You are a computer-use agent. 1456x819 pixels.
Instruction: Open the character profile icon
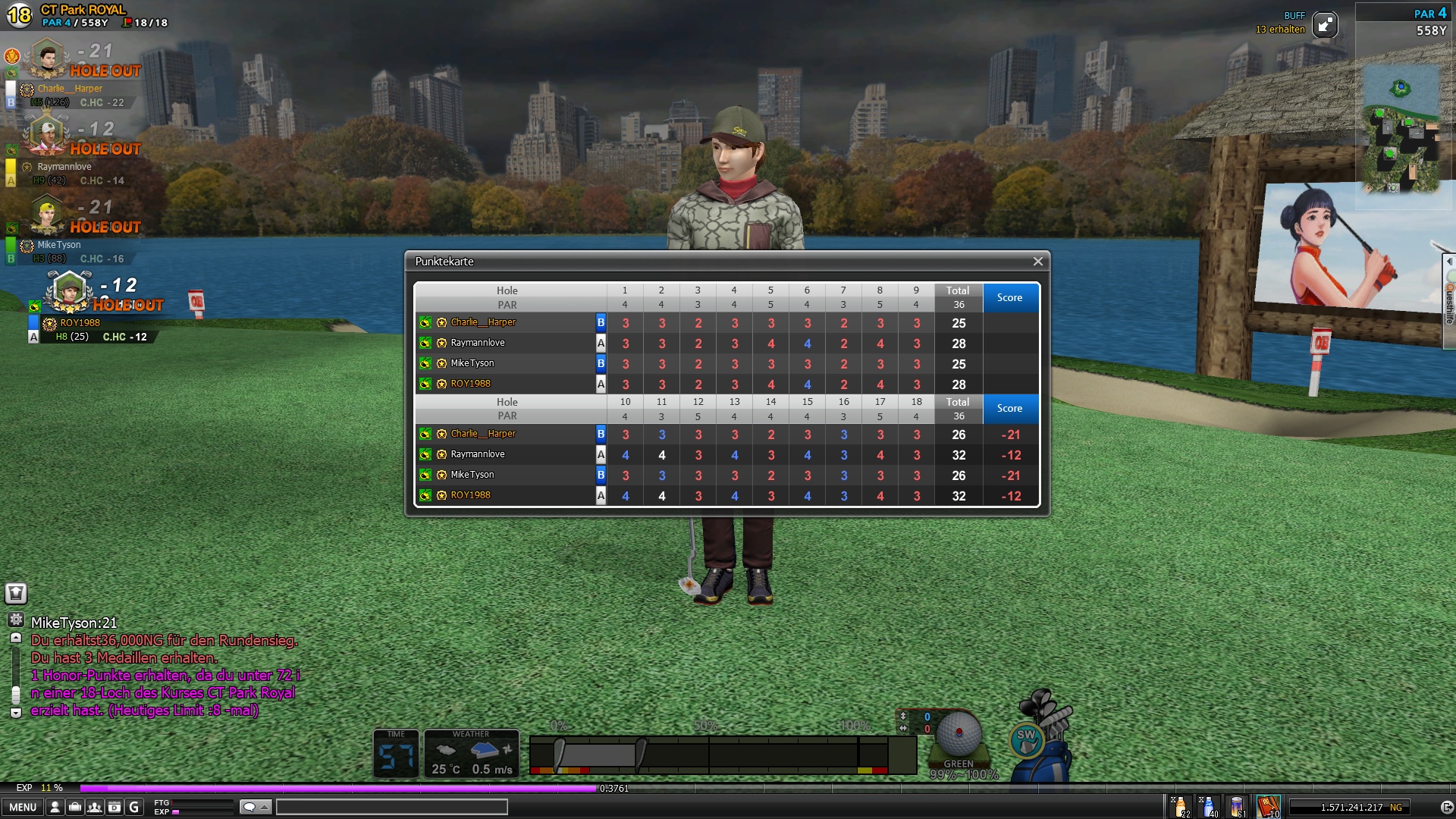click(55, 807)
